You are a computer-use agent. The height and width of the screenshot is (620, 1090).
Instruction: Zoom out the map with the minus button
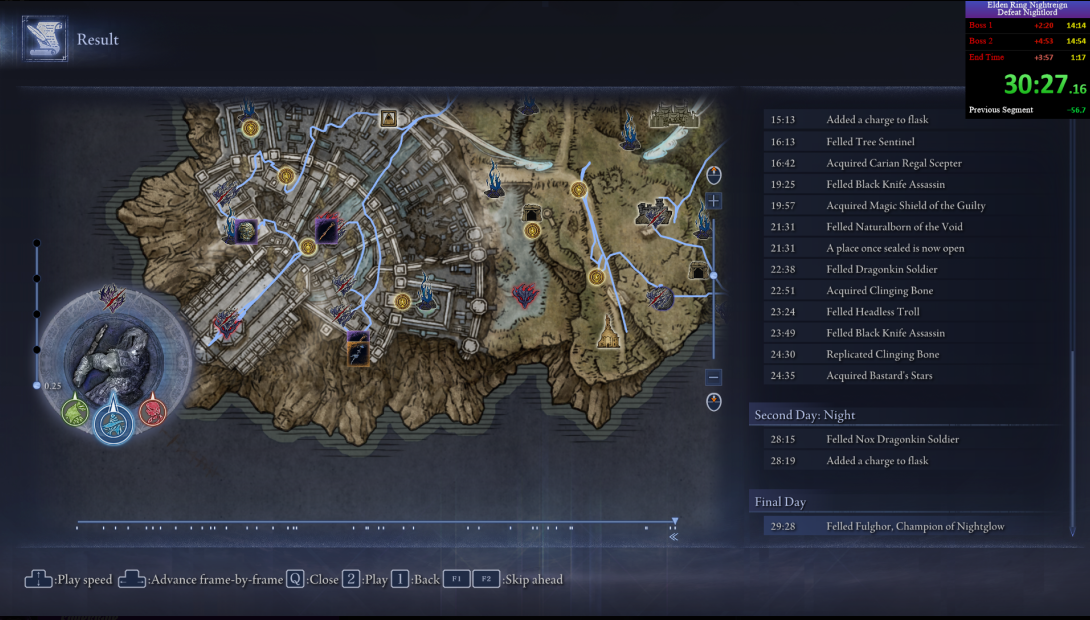click(x=713, y=377)
